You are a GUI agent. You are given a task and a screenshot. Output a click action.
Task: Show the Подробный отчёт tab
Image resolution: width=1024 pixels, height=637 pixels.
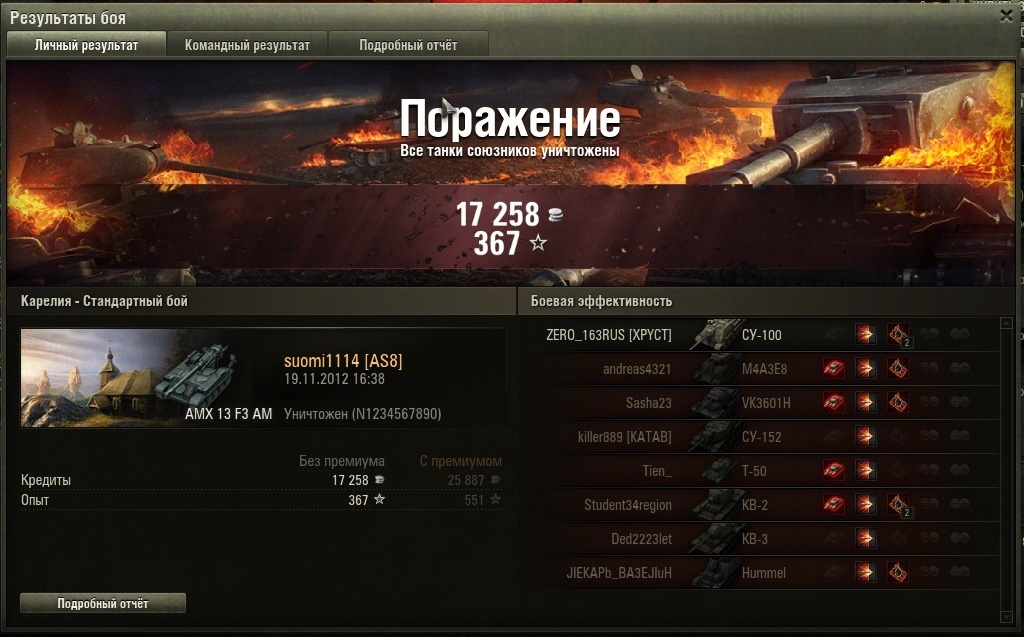[408, 45]
